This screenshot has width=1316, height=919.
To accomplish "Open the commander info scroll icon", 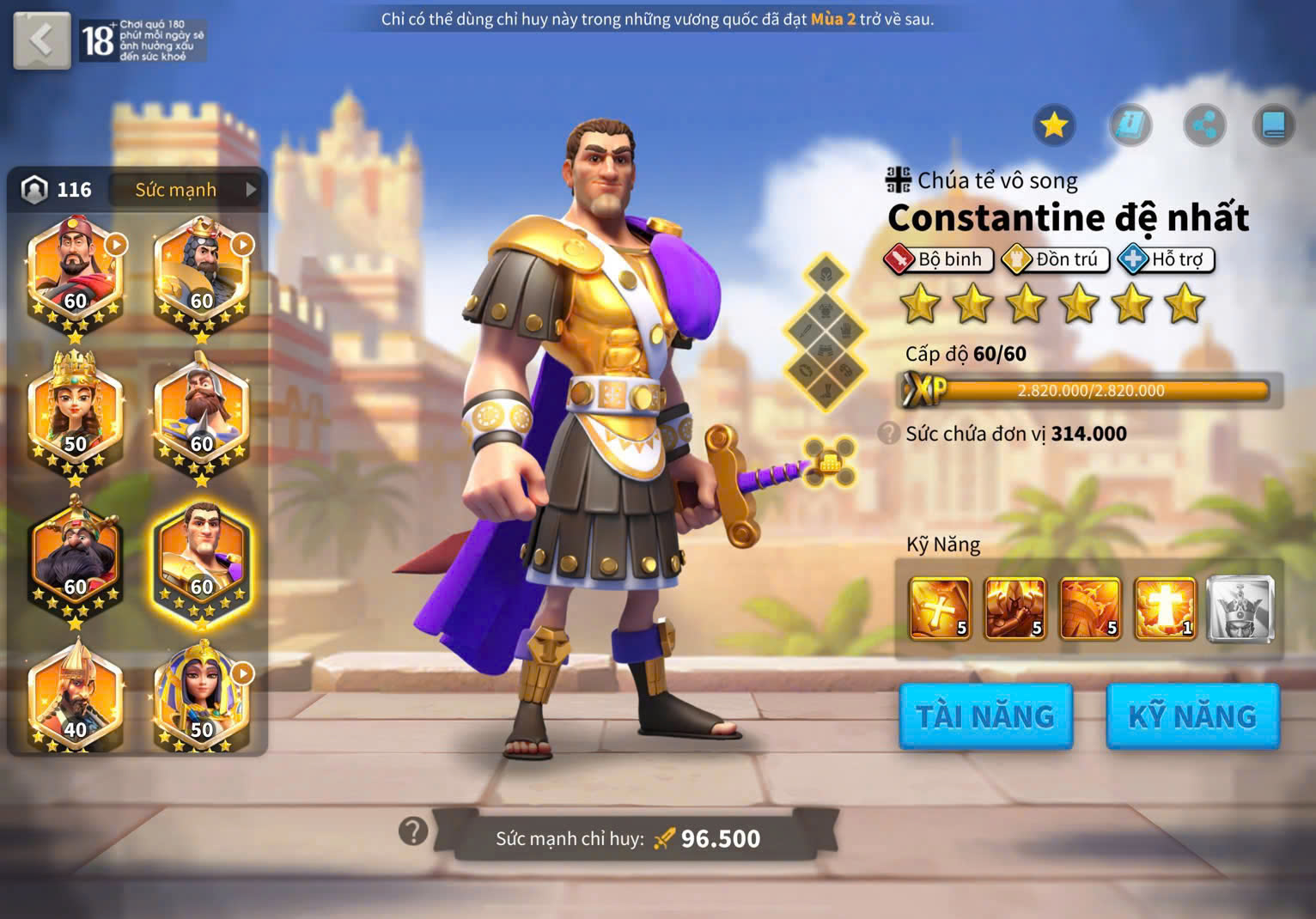I will point(1130,125).
